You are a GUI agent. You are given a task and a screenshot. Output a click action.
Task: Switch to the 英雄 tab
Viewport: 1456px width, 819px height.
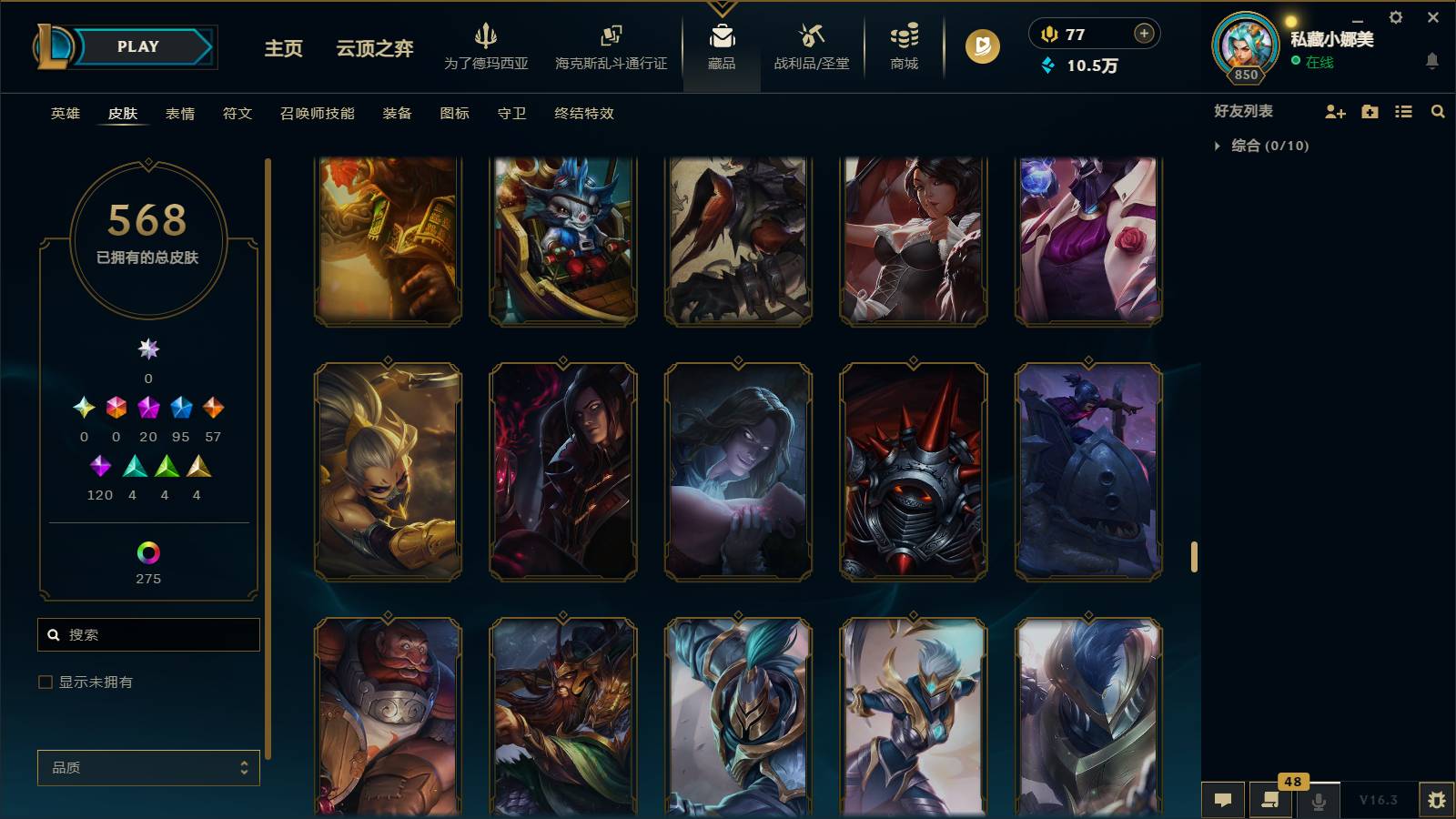tap(64, 114)
